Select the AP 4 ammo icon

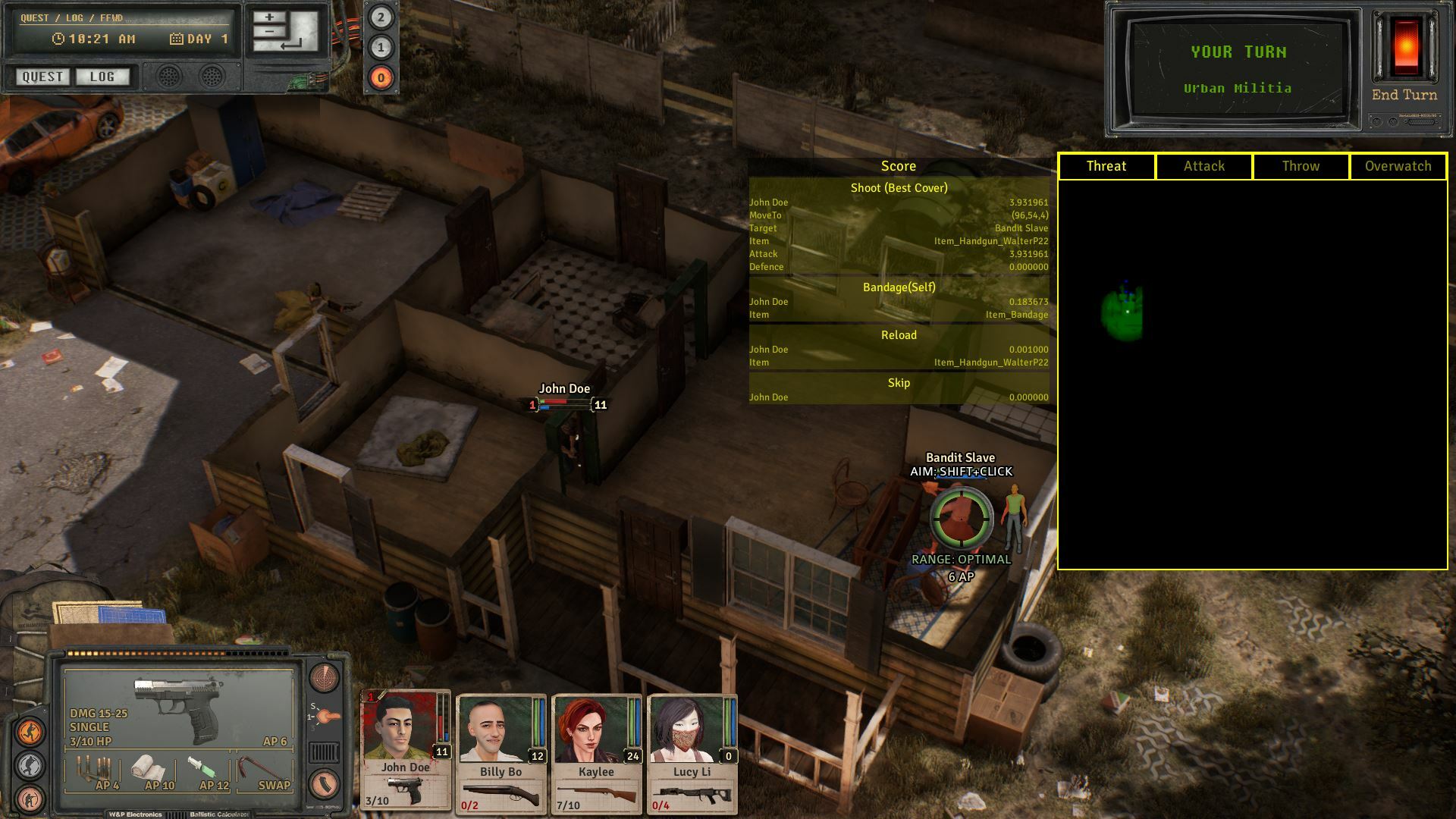[x=93, y=769]
